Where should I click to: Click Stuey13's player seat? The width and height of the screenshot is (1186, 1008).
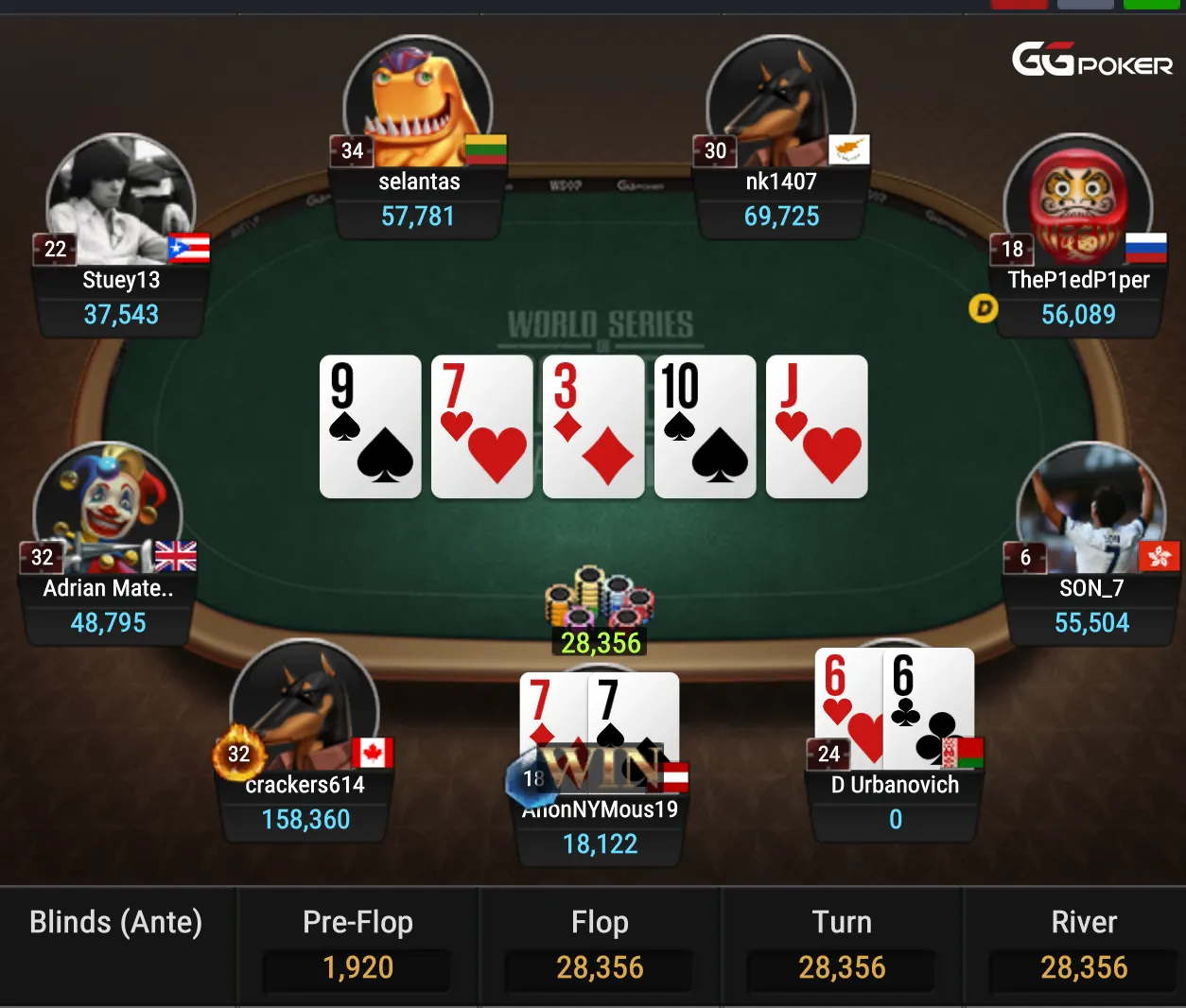point(121,296)
